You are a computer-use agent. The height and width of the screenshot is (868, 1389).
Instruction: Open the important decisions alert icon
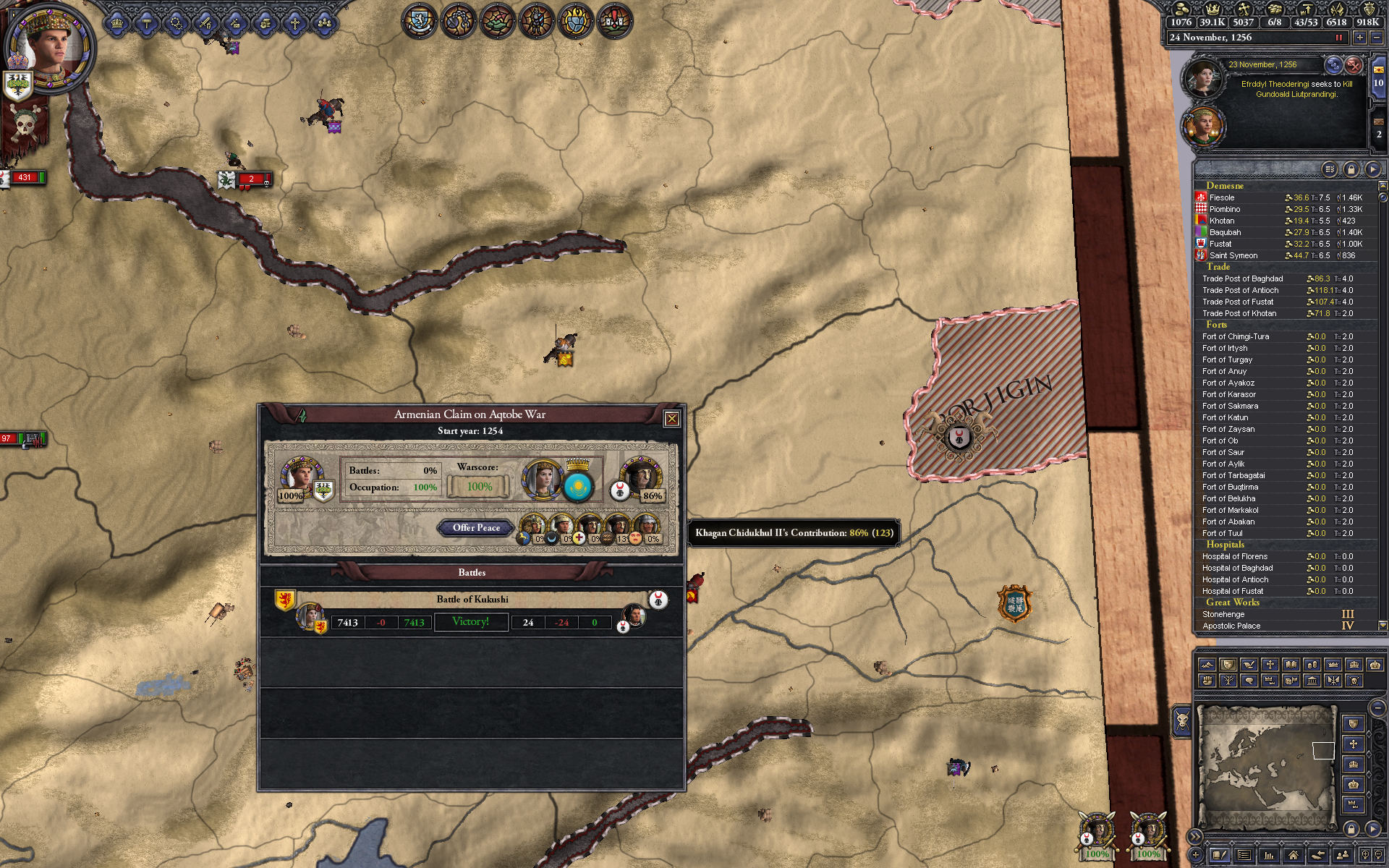tap(615, 21)
